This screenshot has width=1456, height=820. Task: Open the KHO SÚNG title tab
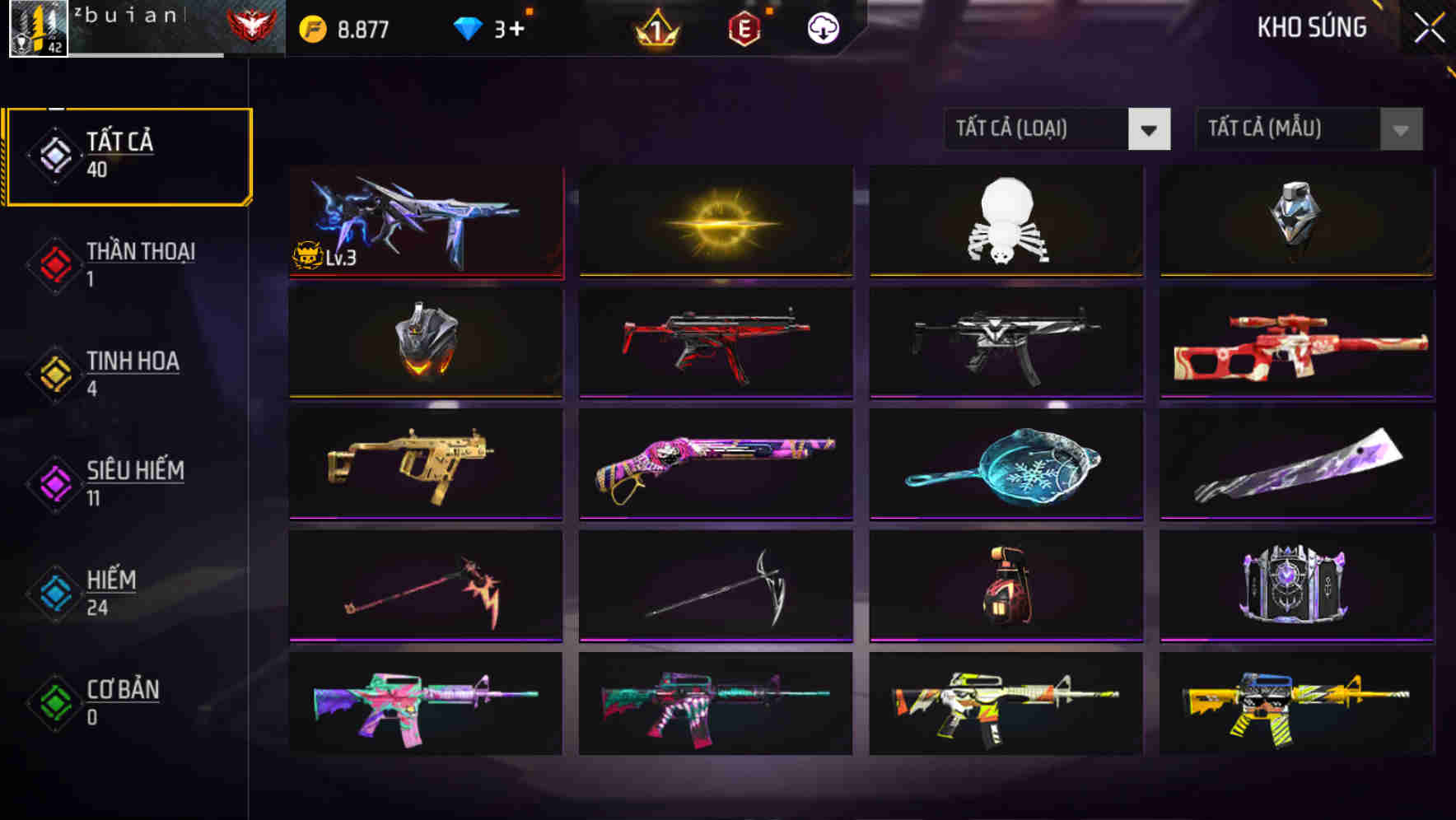[x=1311, y=27]
